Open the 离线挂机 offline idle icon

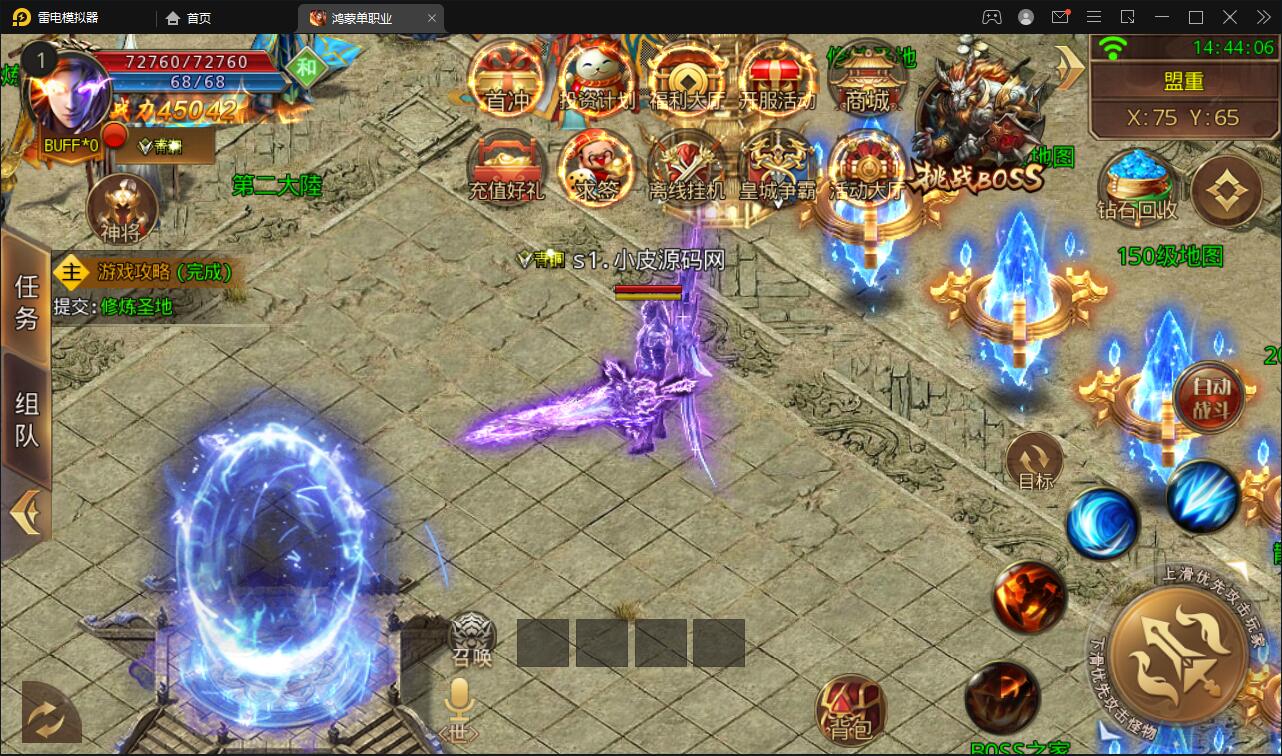(687, 166)
